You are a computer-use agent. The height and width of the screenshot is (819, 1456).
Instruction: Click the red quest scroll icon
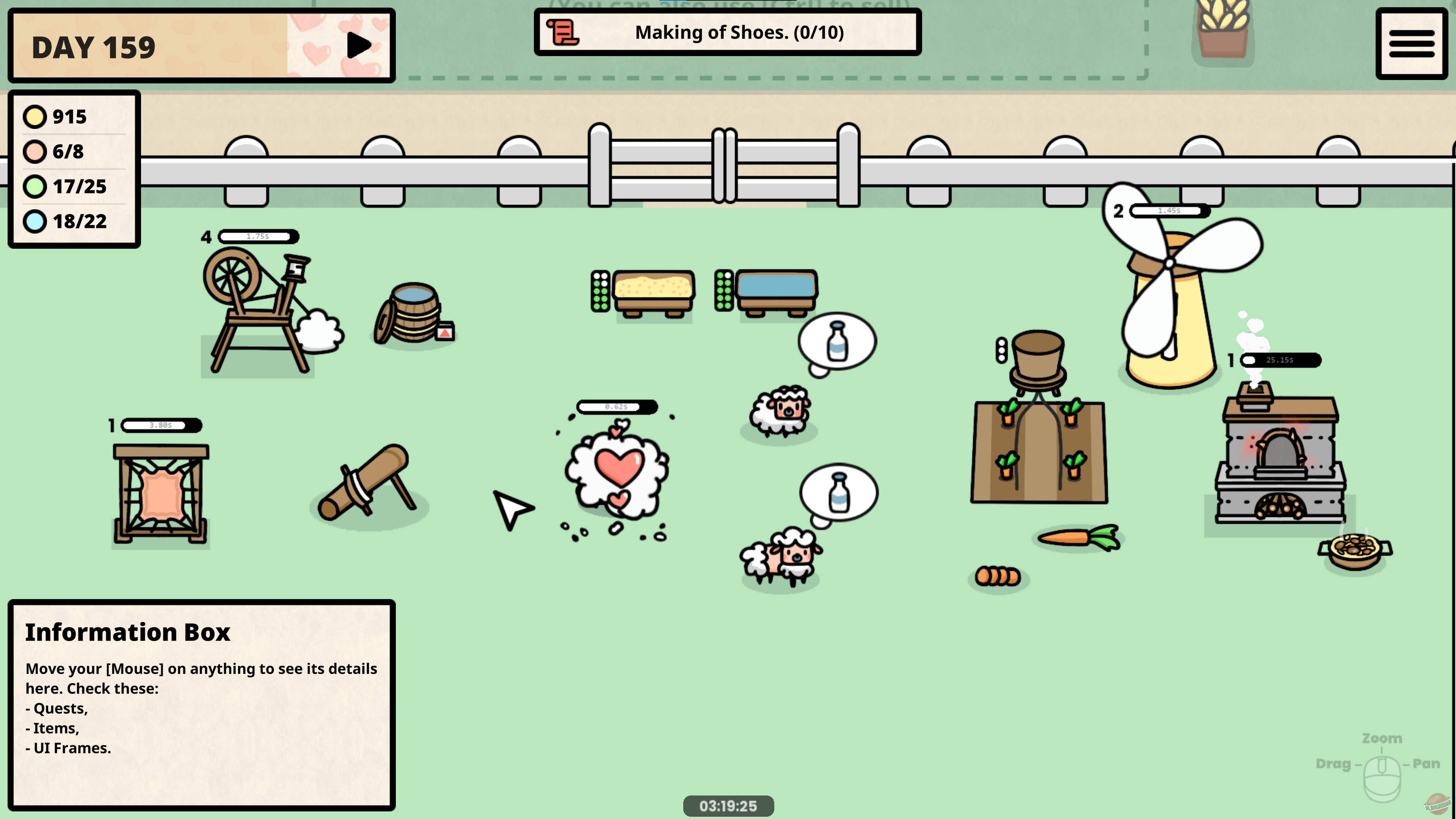tap(563, 31)
